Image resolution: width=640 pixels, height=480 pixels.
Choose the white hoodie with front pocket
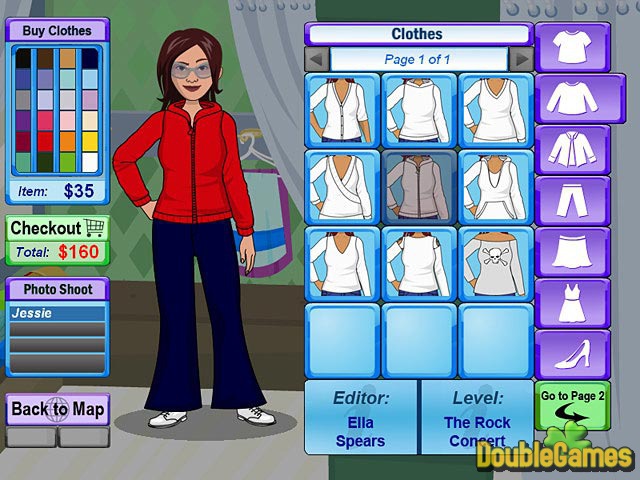coord(496,186)
